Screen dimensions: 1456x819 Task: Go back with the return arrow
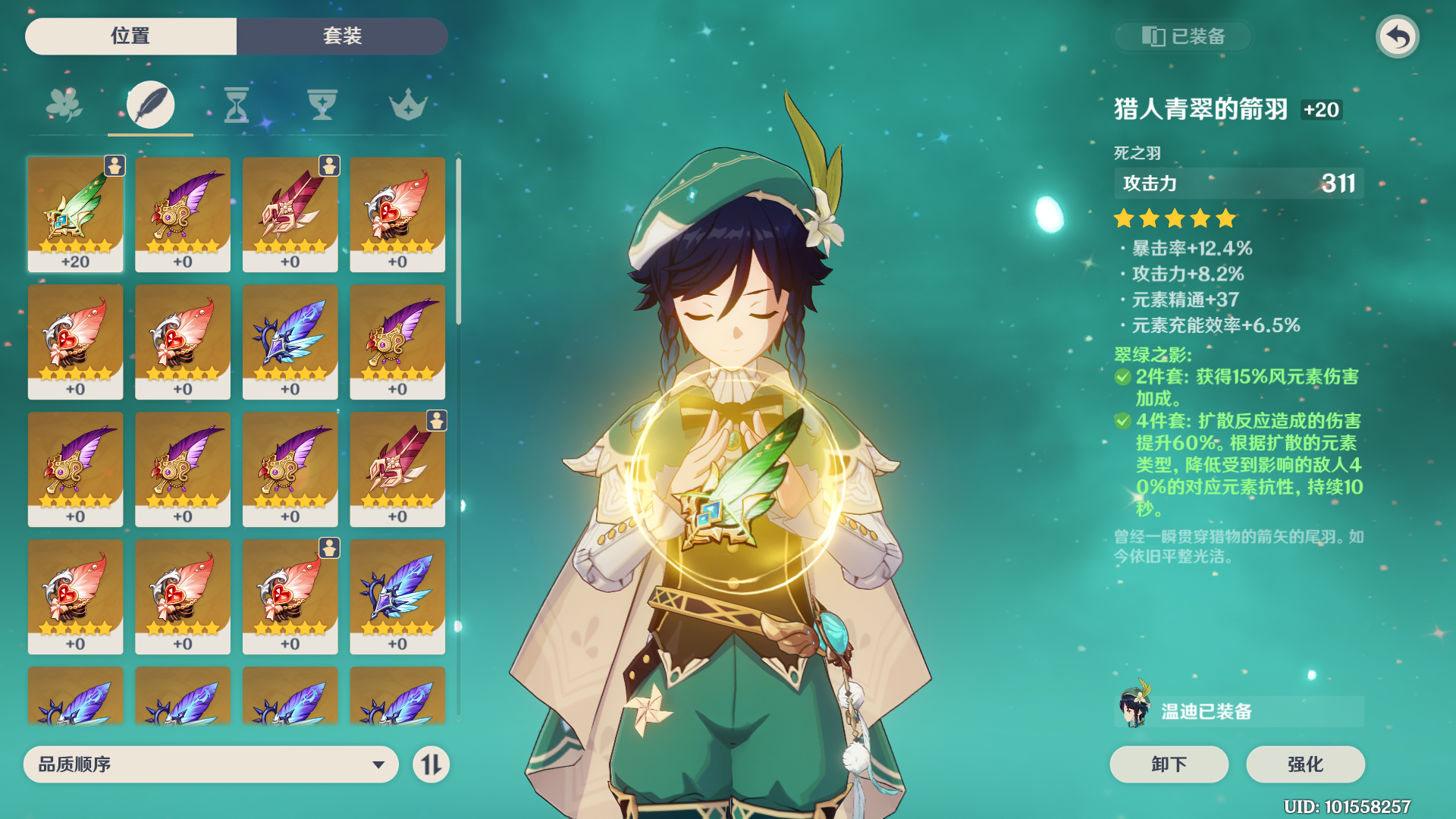pyautogui.click(x=1398, y=36)
